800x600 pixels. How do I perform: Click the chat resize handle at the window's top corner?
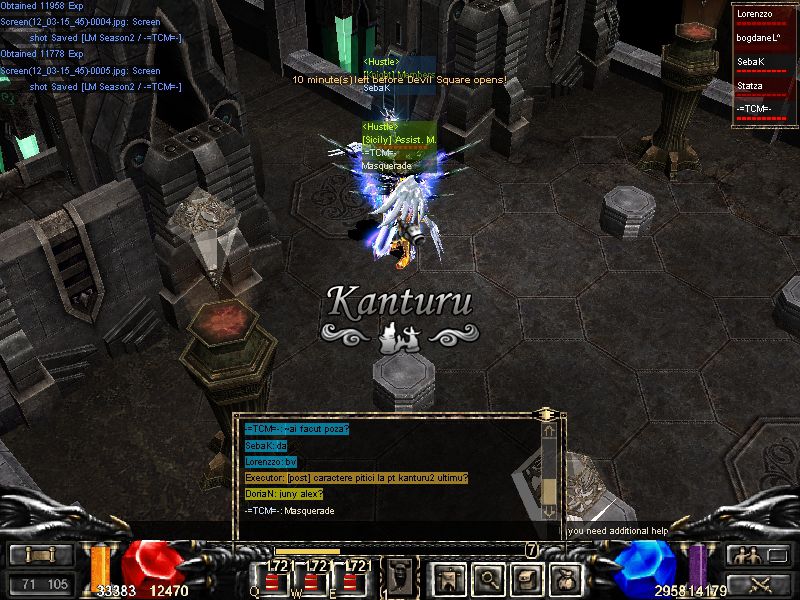coord(546,413)
